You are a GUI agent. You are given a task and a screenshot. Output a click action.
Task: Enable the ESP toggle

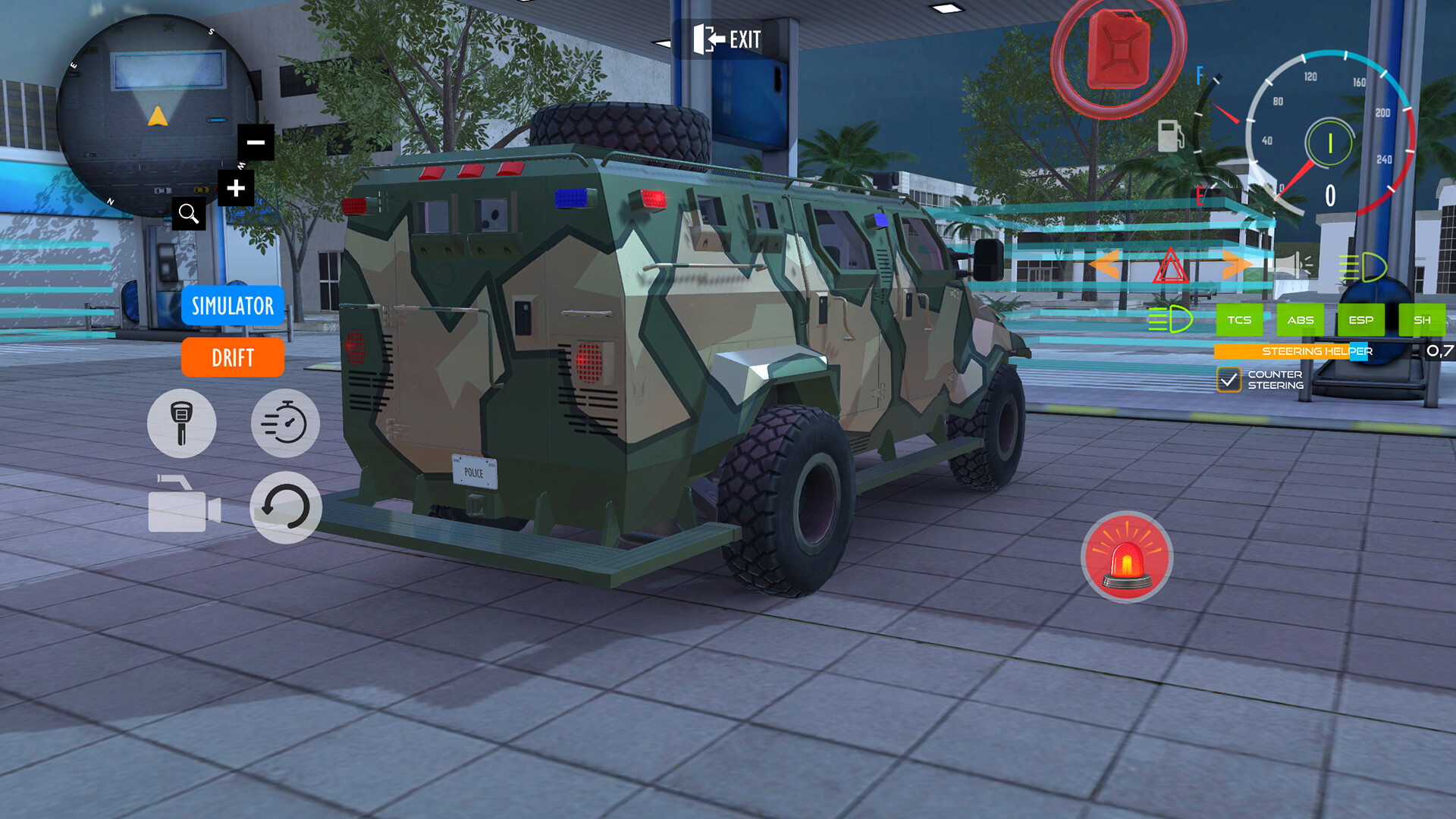pyautogui.click(x=1360, y=320)
